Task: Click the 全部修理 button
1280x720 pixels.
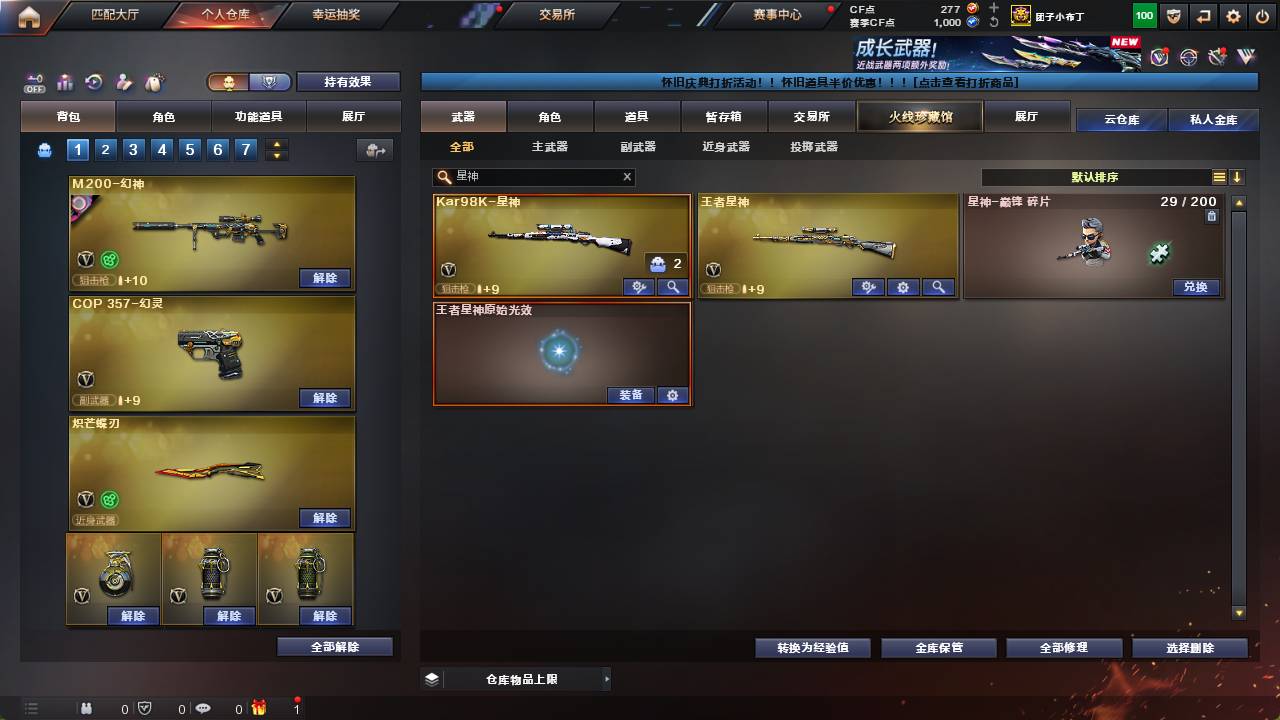Action: point(1064,647)
